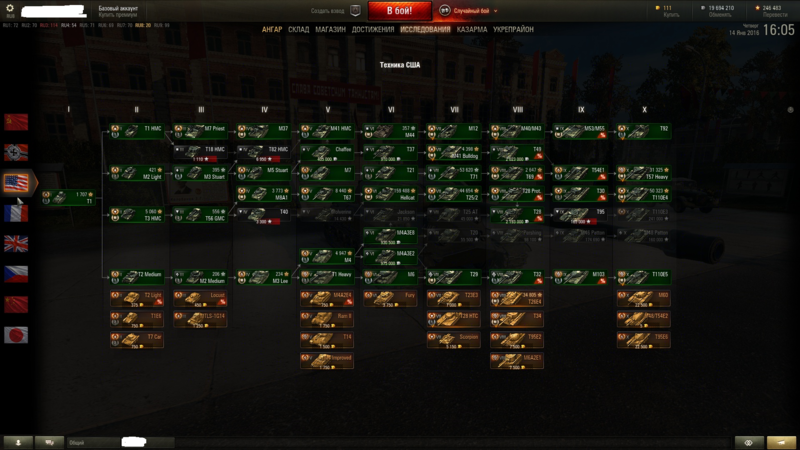Viewport: 800px width, 450px height.
Task: Select the premium T2 Light tank
Action: pos(137,297)
